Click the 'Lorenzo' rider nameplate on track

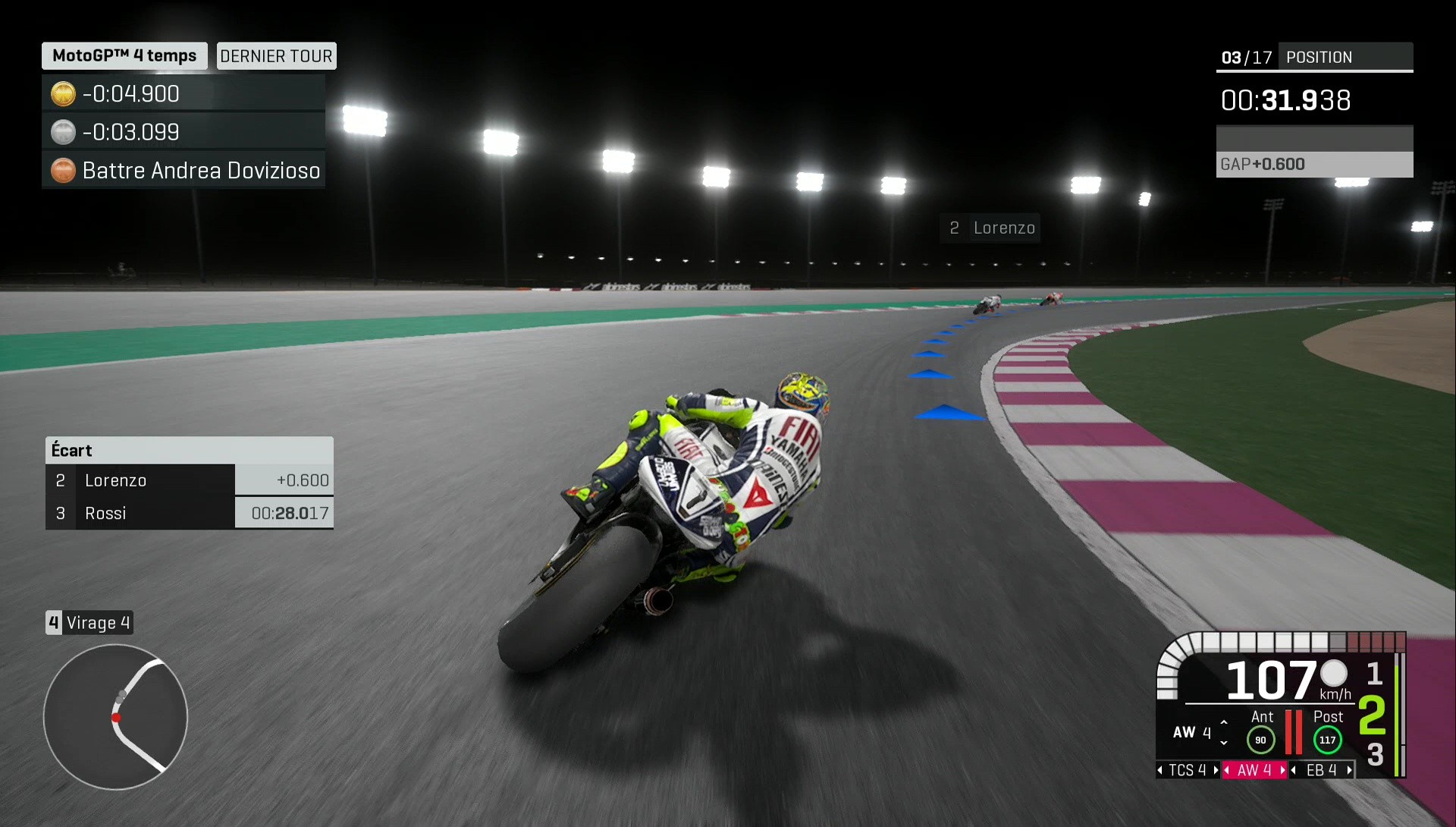click(990, 228)
